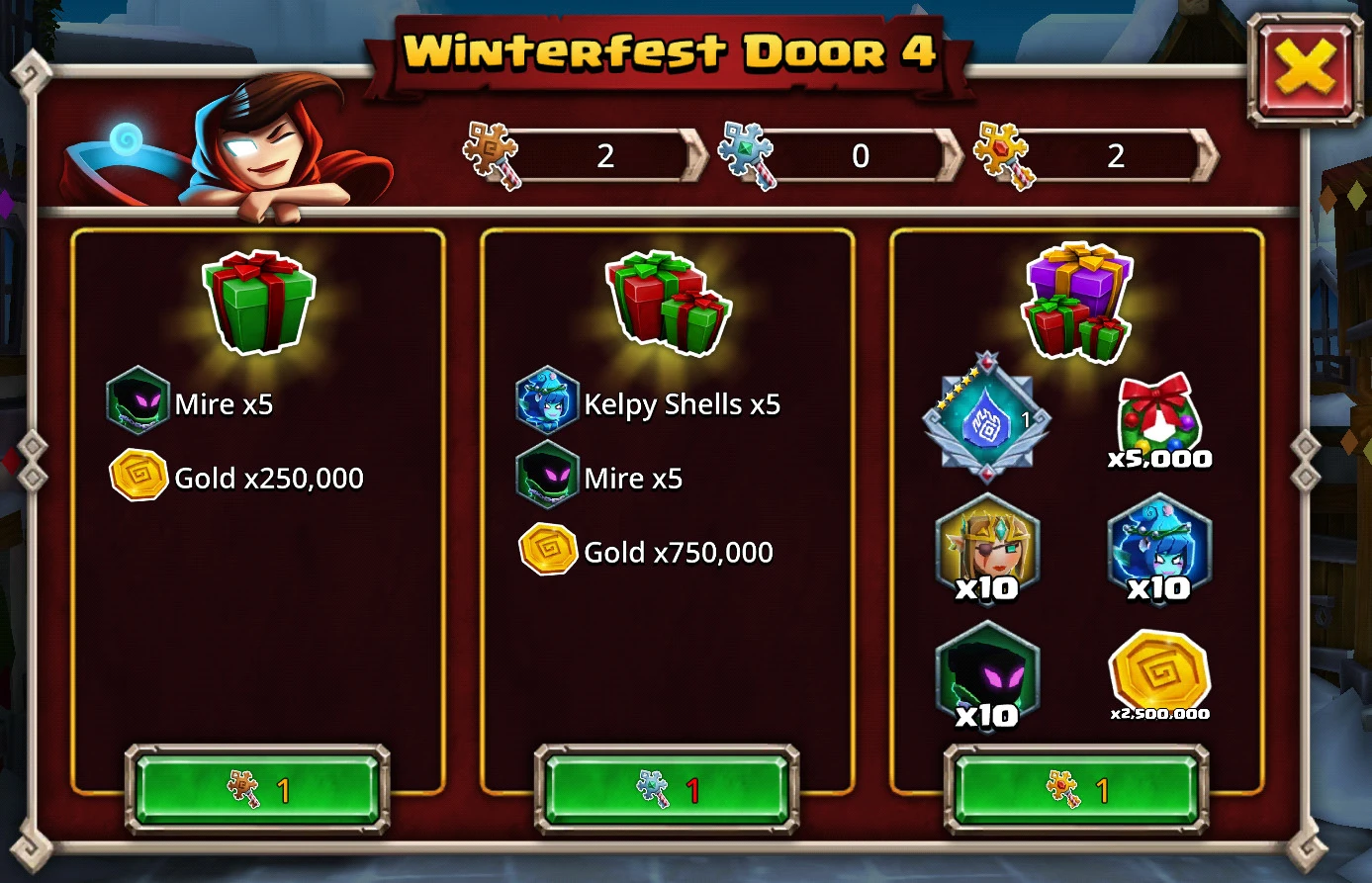Select the Gold x2,500,000 coin icon
Image resolution: width=1372 pixels, height=883 pixels.
pos(1158,677)
